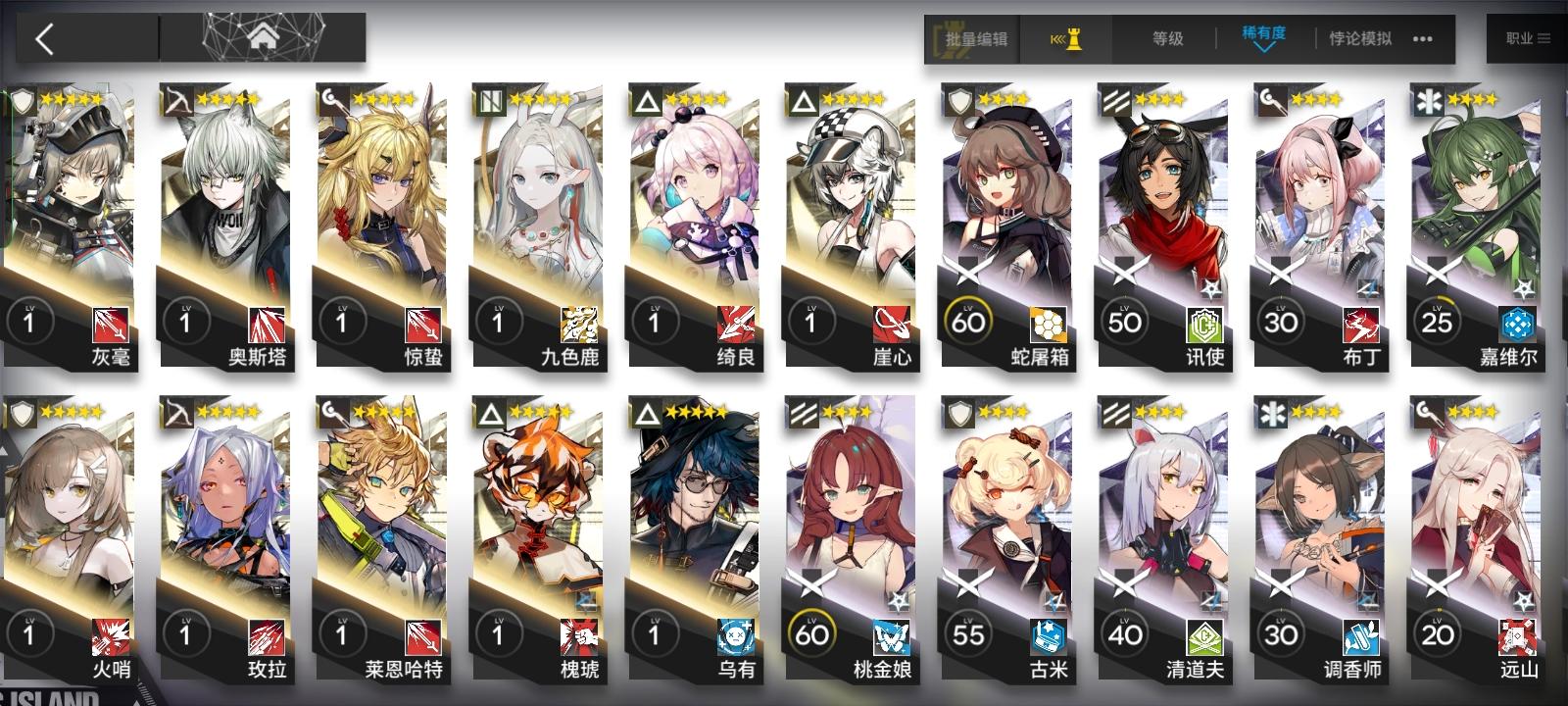Image resolution: width=1568 pixels, height=706 pixels.
Task: Click the home network icon at the top
Action: point(262,34)
